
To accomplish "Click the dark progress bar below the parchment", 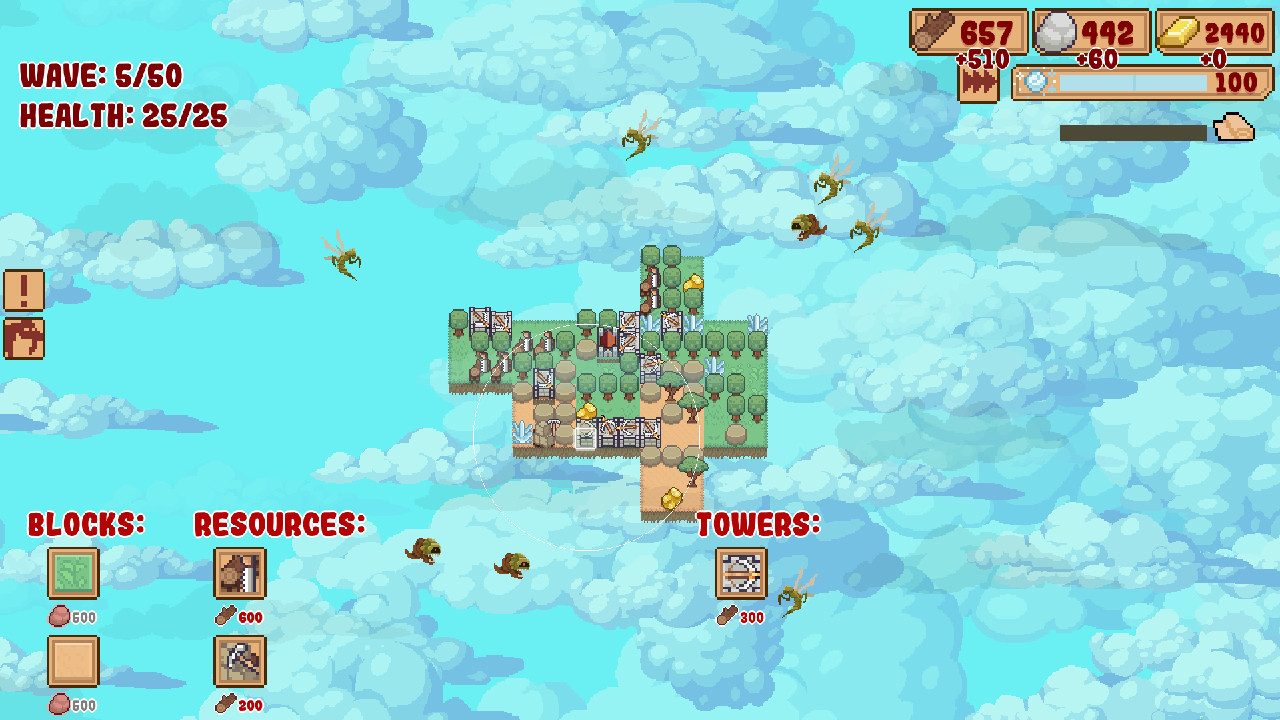I will [x=1130, y=128].
